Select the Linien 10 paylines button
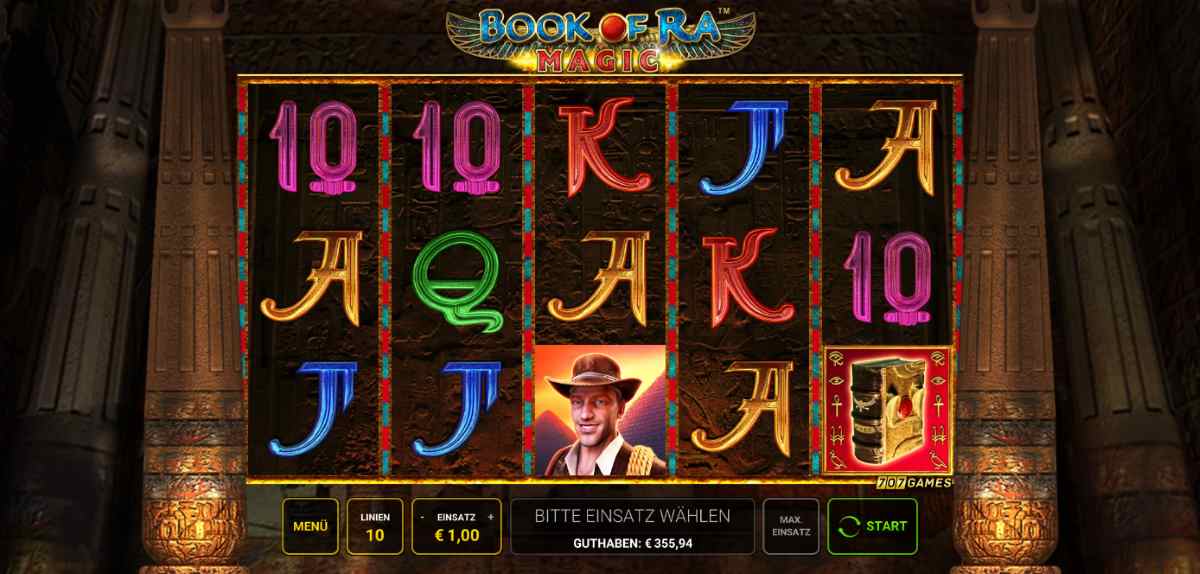 pyautogui.click(x=375, y=526)
